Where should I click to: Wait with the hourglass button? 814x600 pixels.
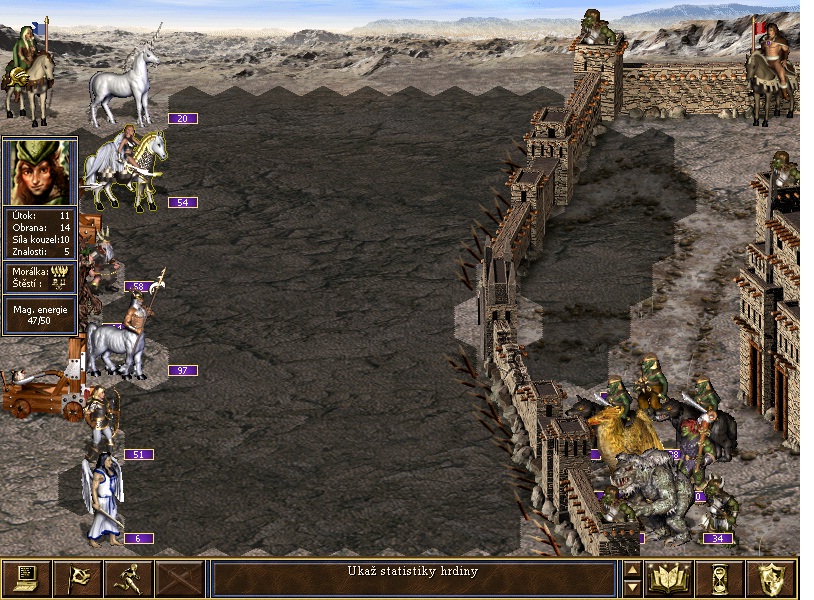pos(721,578)
